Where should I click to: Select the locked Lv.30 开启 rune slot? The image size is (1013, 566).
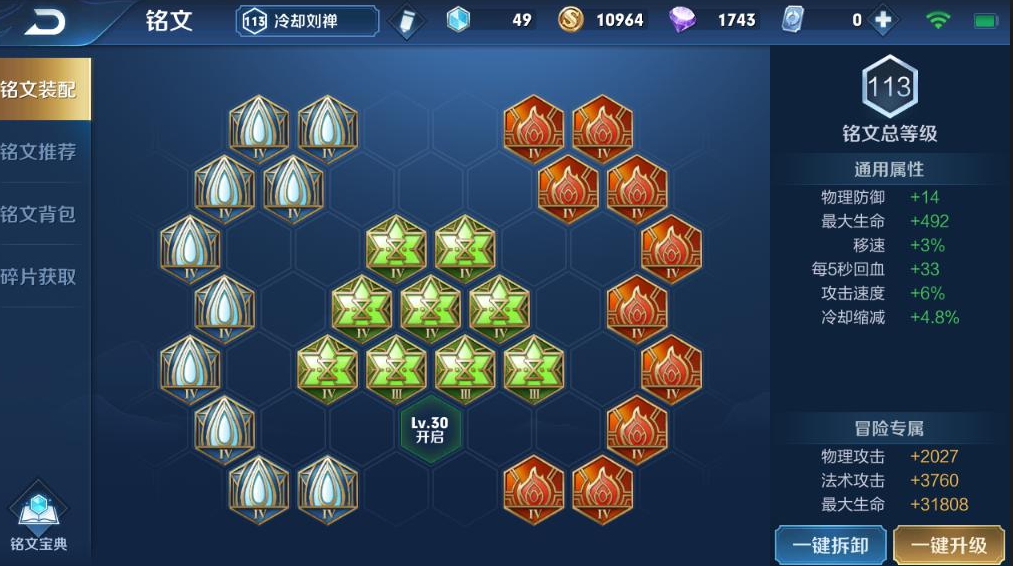tap(430, 430)
